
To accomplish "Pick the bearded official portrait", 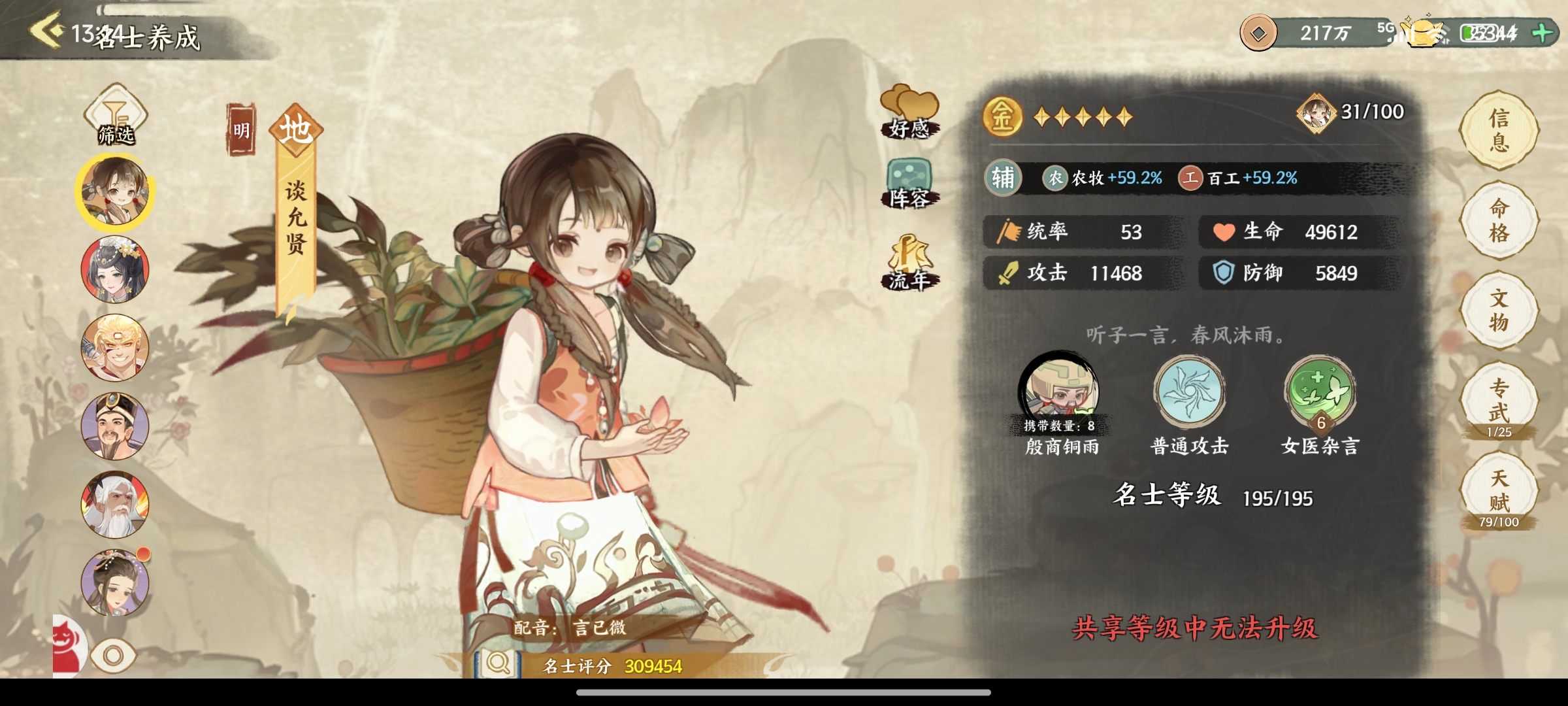I will point(115,426).
